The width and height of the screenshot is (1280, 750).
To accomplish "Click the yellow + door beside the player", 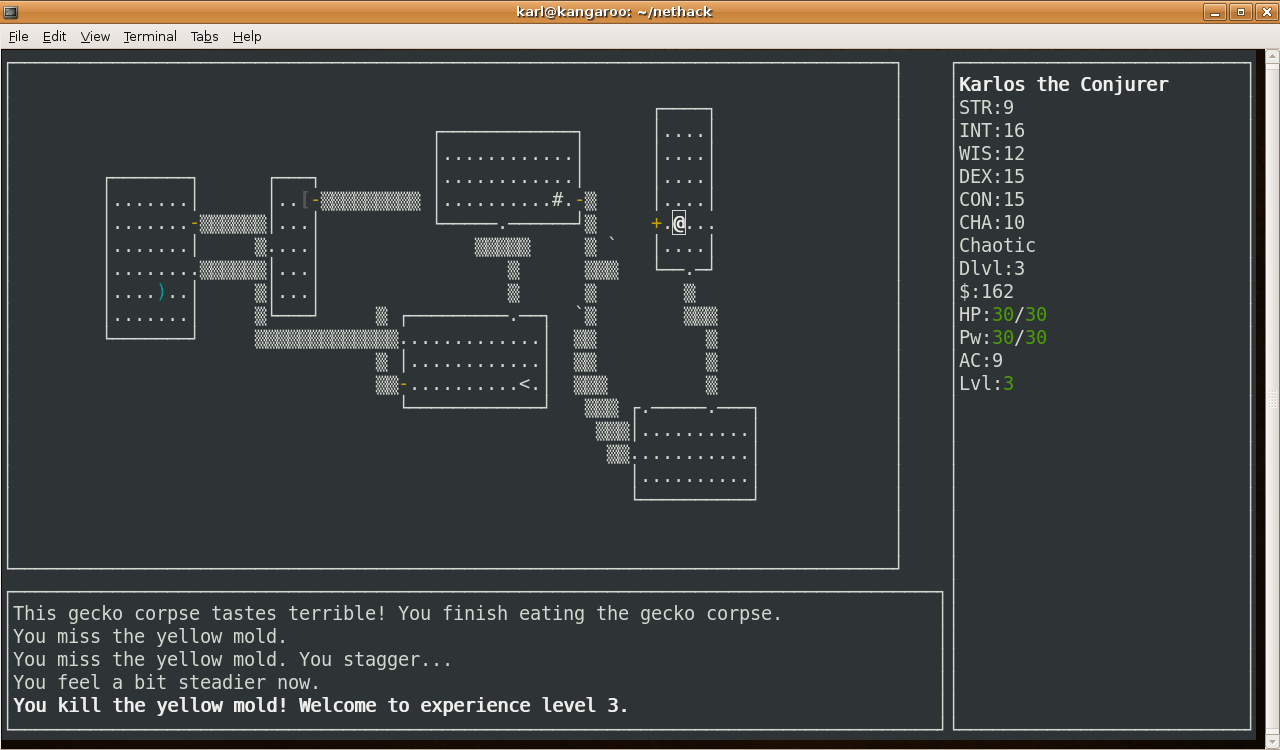I will coord(656,223).
